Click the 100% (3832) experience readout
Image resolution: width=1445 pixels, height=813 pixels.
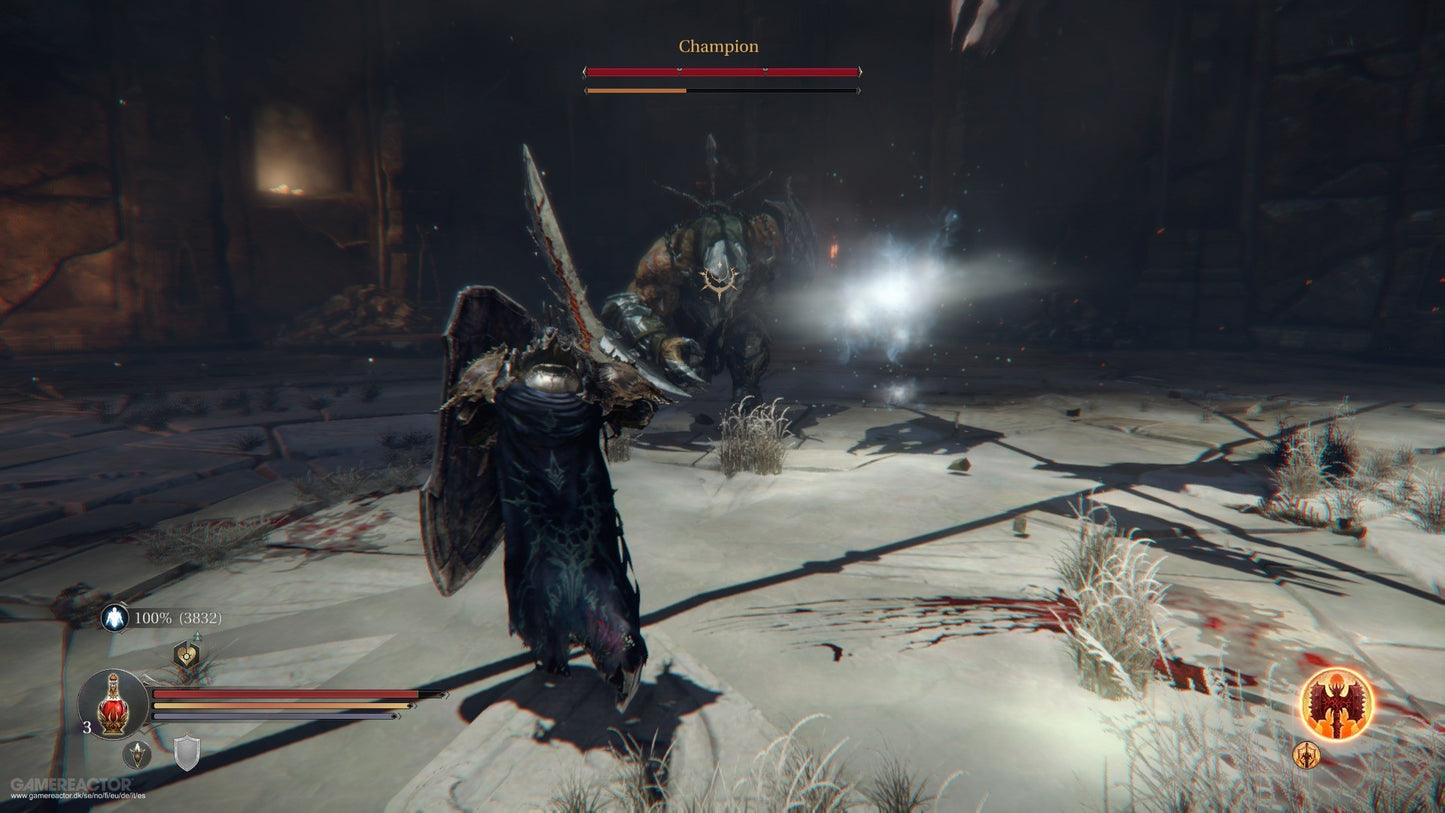(x=176, y=618)
